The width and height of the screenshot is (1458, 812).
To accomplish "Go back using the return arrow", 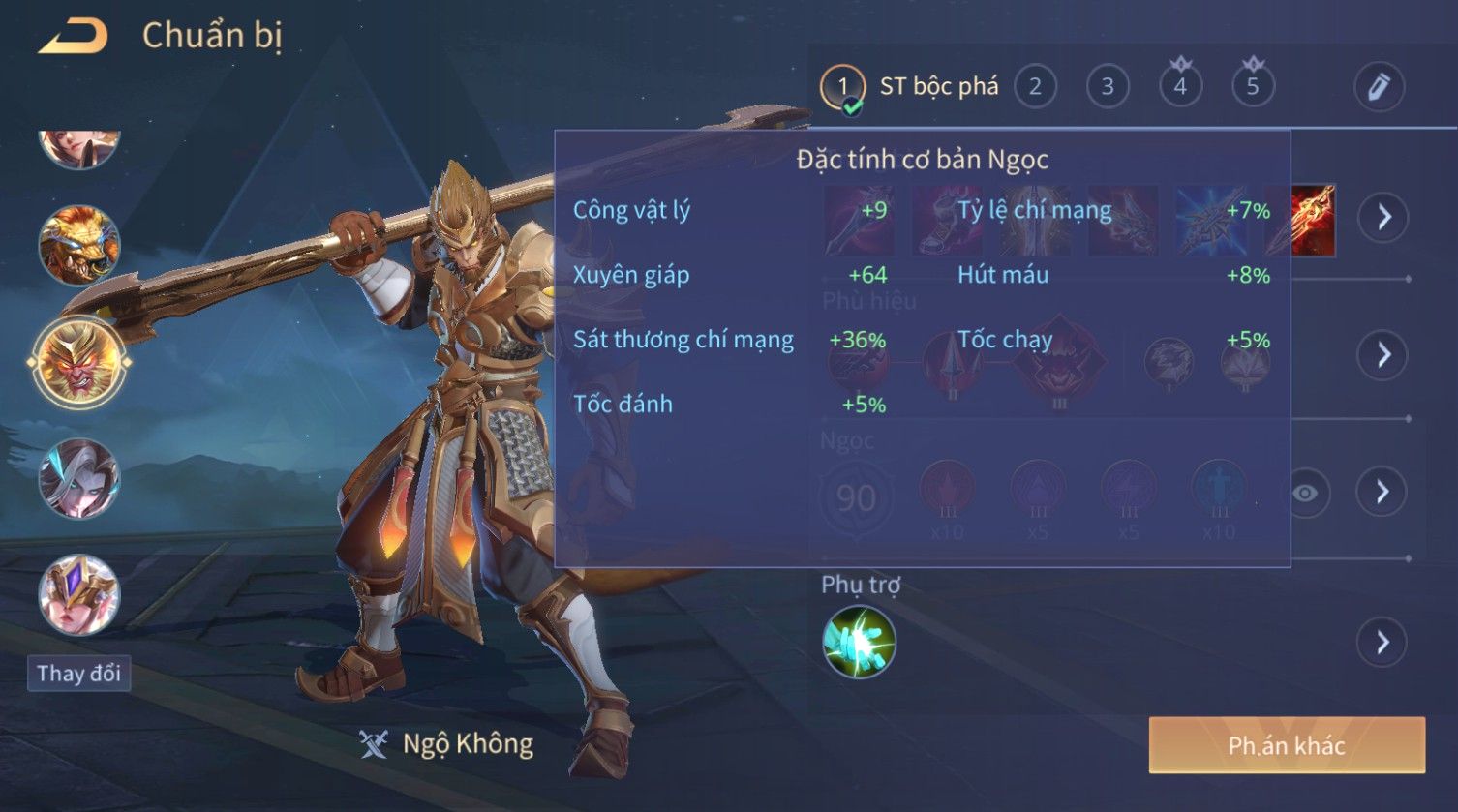I will (x=73, y=37).
